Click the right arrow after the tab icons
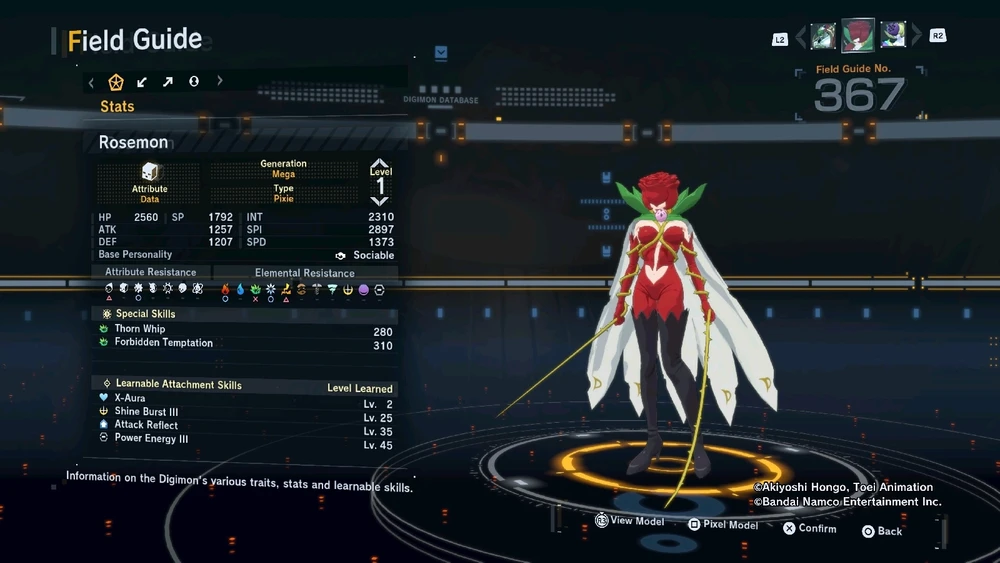Image resolution: width=1000 pixels, height=563 pixels. (220, 82)
